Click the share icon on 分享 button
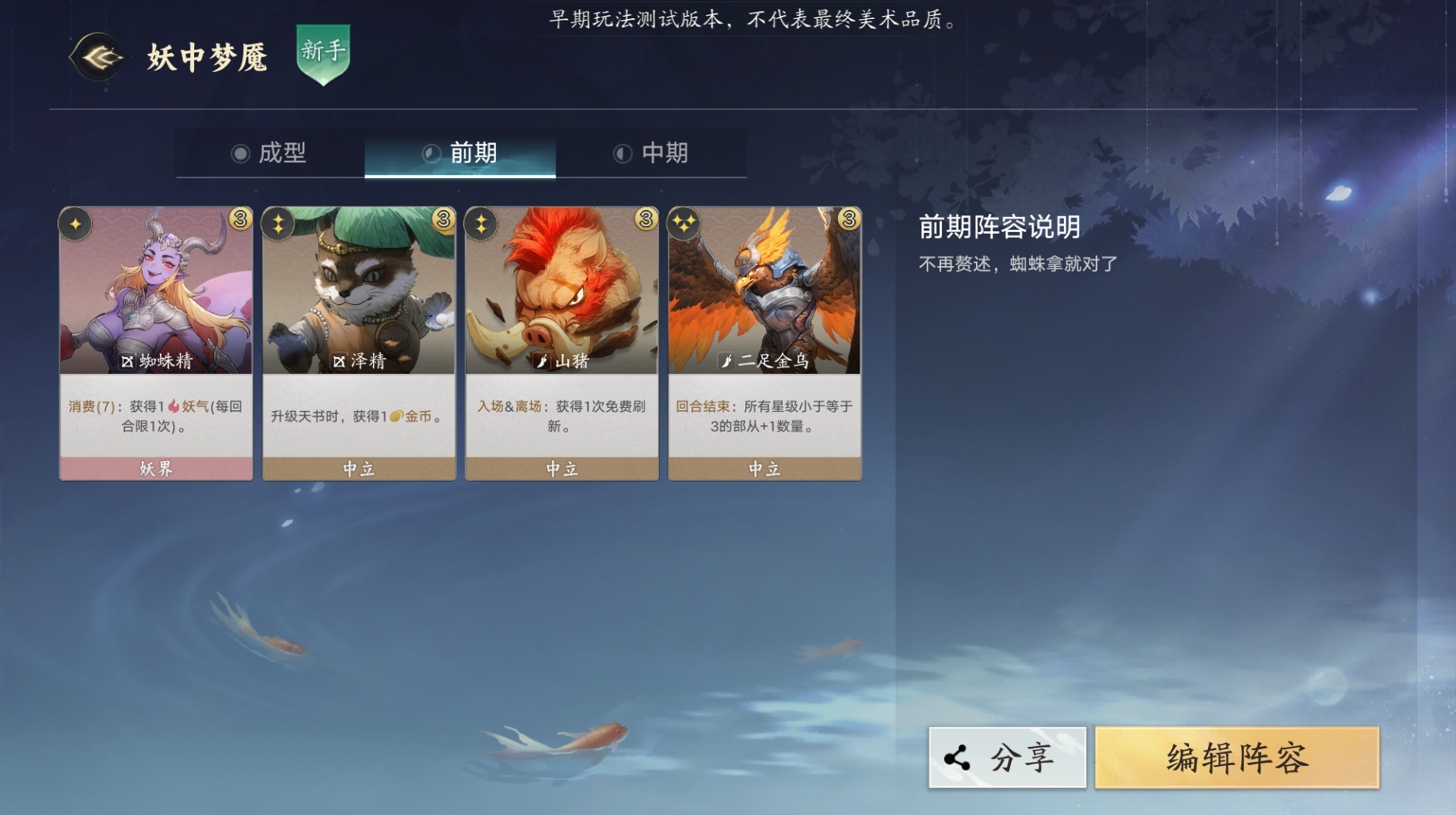Viewport: 1456px width, 815px height. (957, 757)
